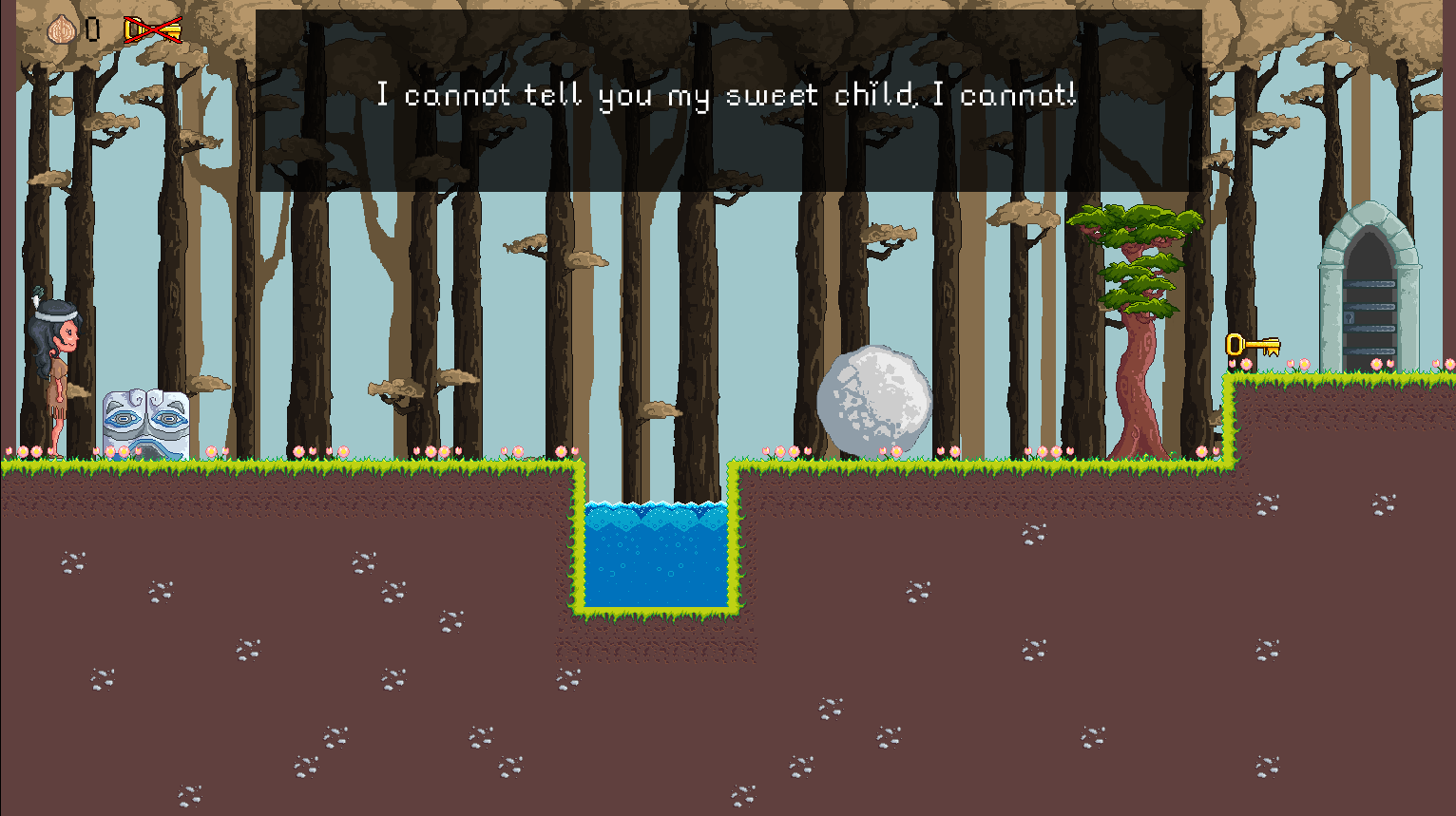Click the zero on the seed counter
1456x816 pixels.
click(92, 27)
